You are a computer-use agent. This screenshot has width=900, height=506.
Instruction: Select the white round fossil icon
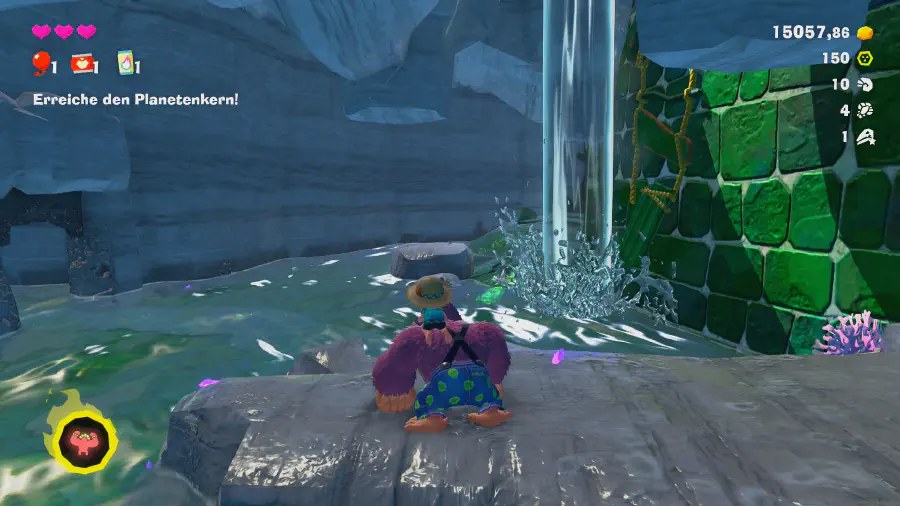point(866,111)
